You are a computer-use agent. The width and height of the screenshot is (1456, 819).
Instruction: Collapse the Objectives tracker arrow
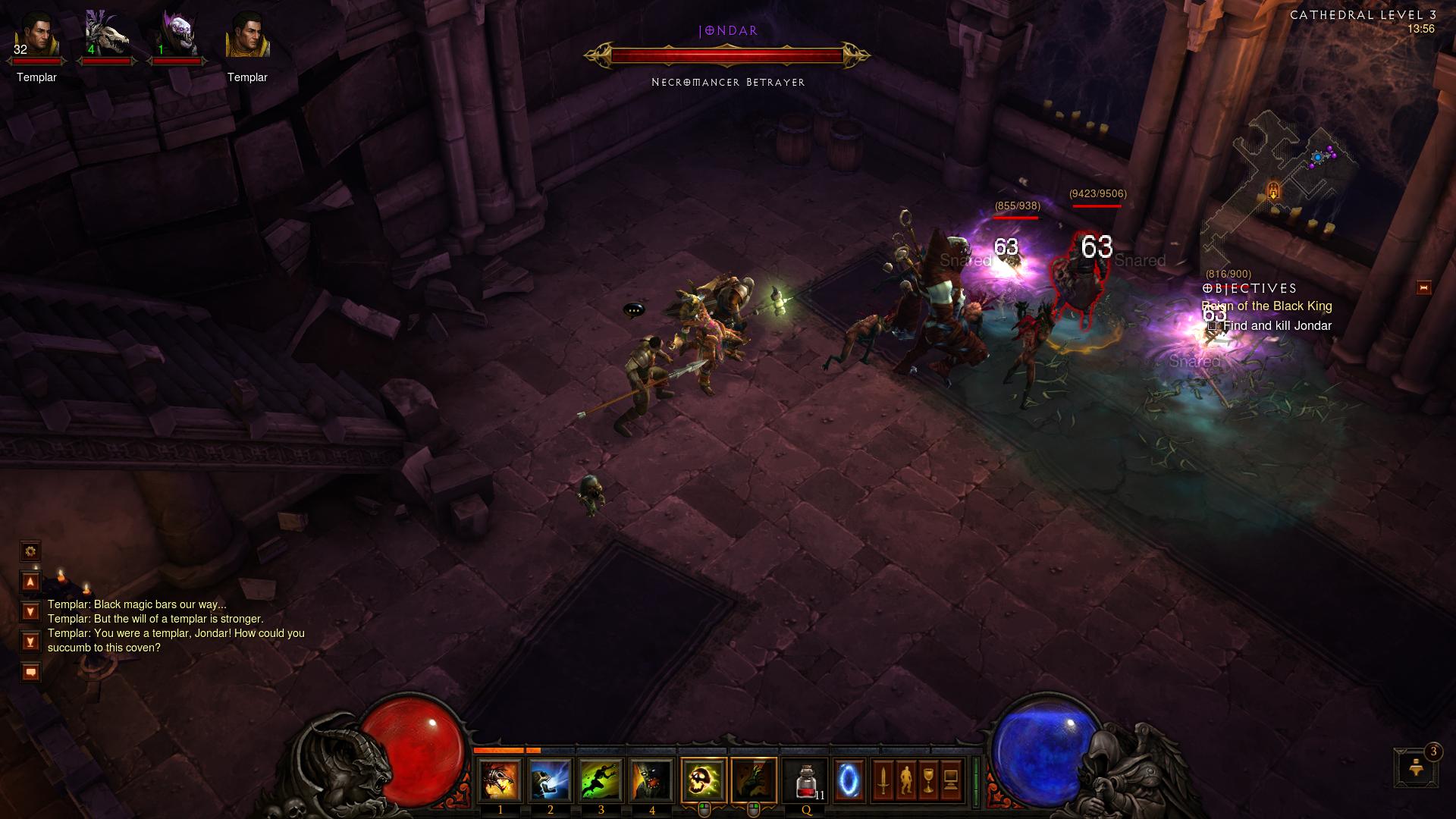1423,287
